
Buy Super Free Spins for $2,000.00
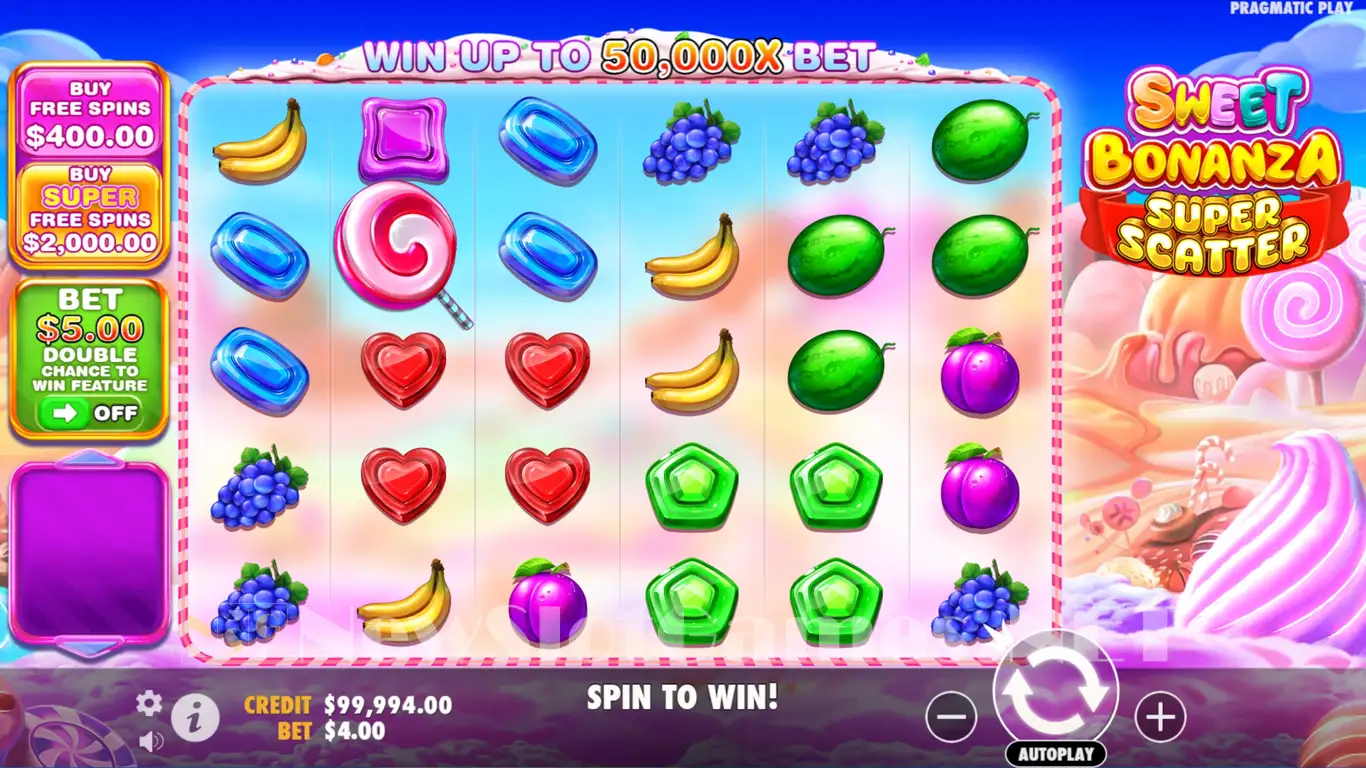click(x=90, y=213)
